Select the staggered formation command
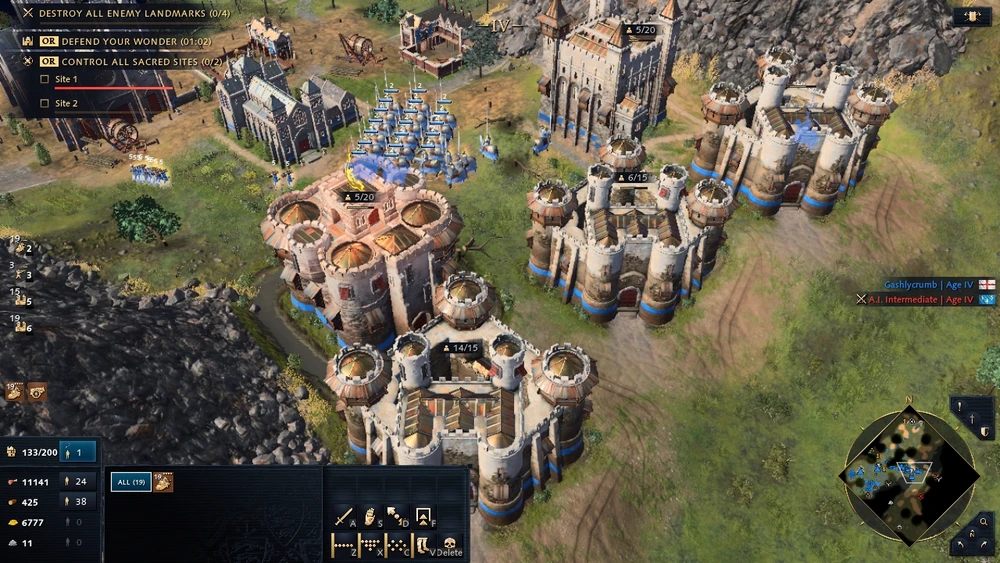Screen dimensions: 1000x563 (397, 546)
